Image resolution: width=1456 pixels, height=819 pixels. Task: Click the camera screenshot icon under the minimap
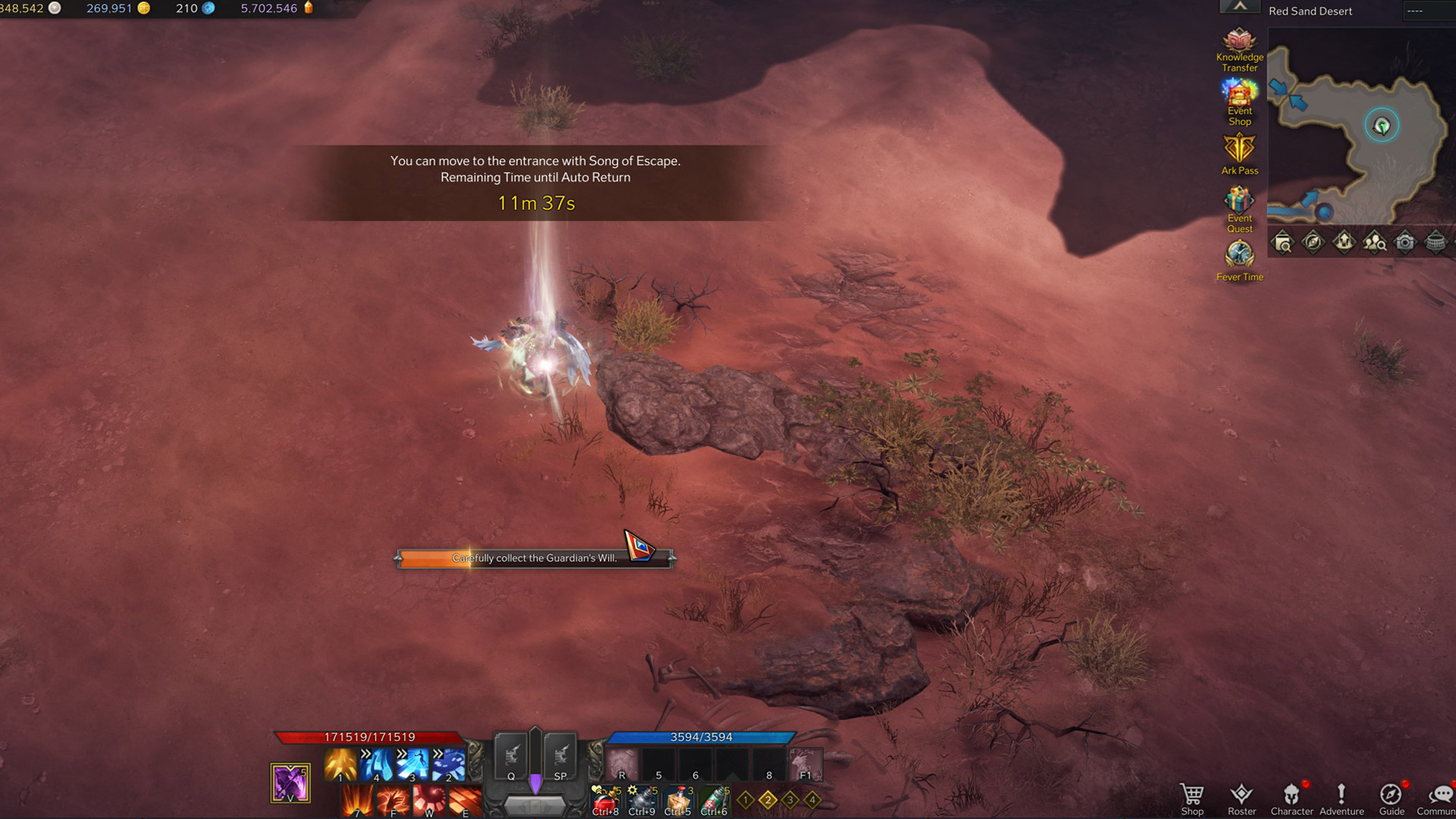(x=1404, y=242)
